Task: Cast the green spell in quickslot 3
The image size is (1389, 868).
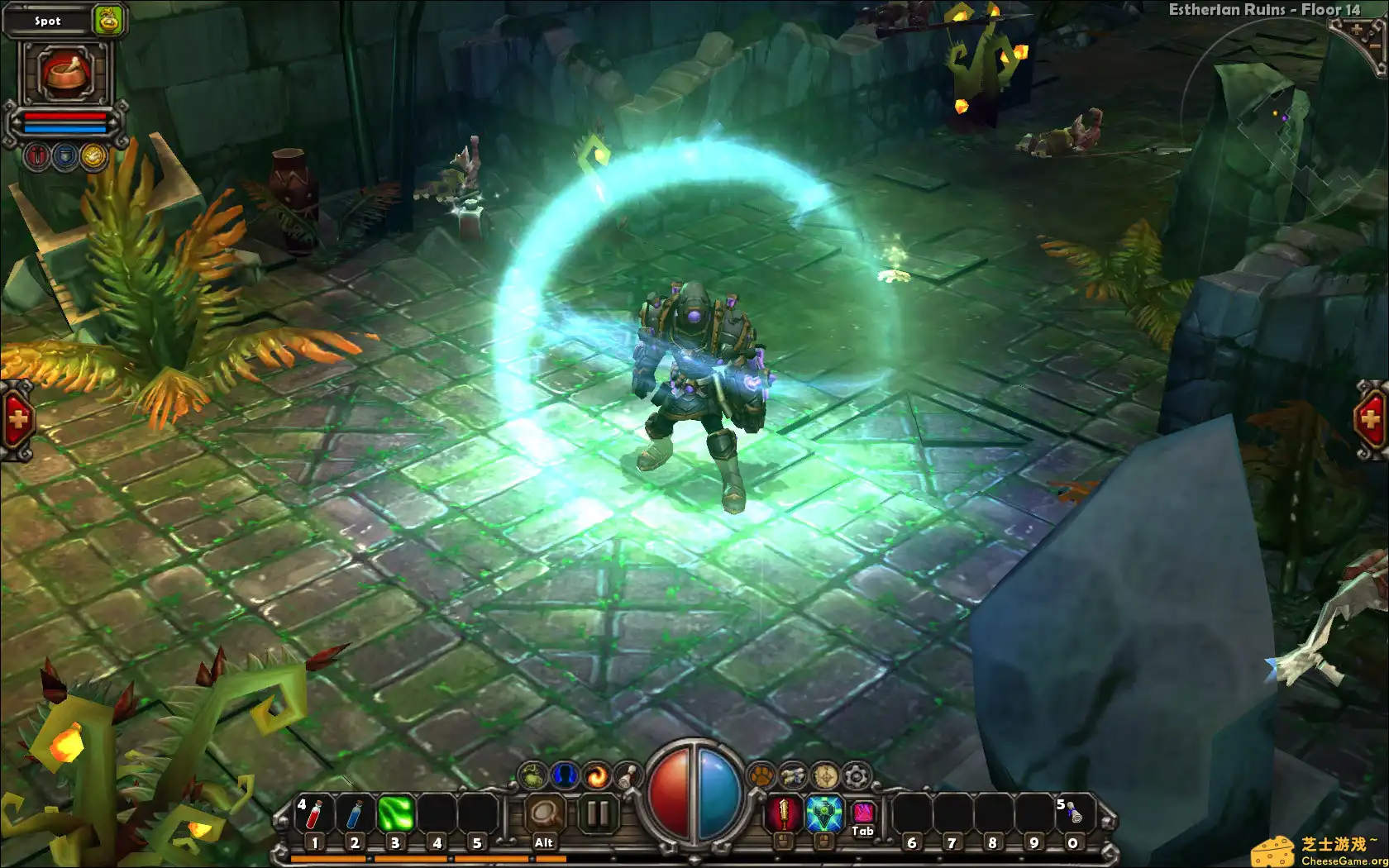Action: click(x=395, y=813)
